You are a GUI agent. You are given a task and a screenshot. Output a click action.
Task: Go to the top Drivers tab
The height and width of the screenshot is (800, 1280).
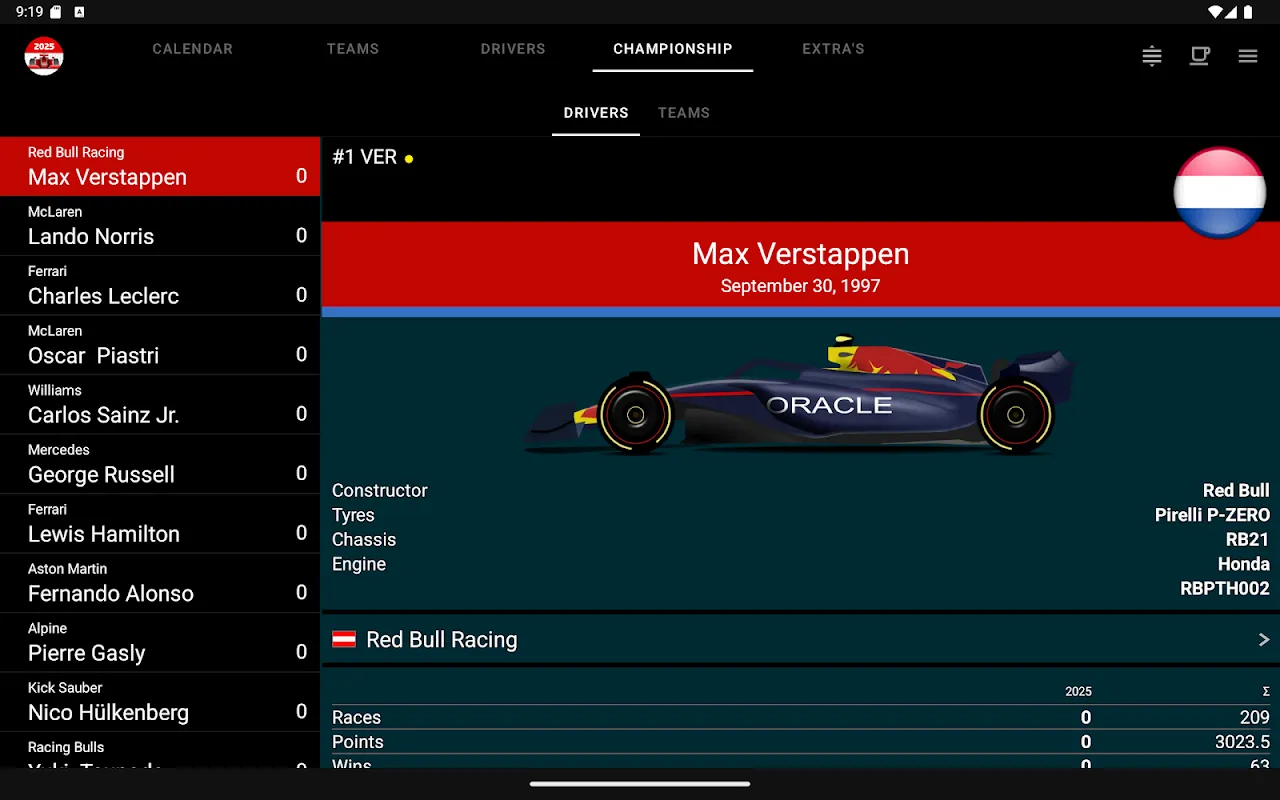512,49
